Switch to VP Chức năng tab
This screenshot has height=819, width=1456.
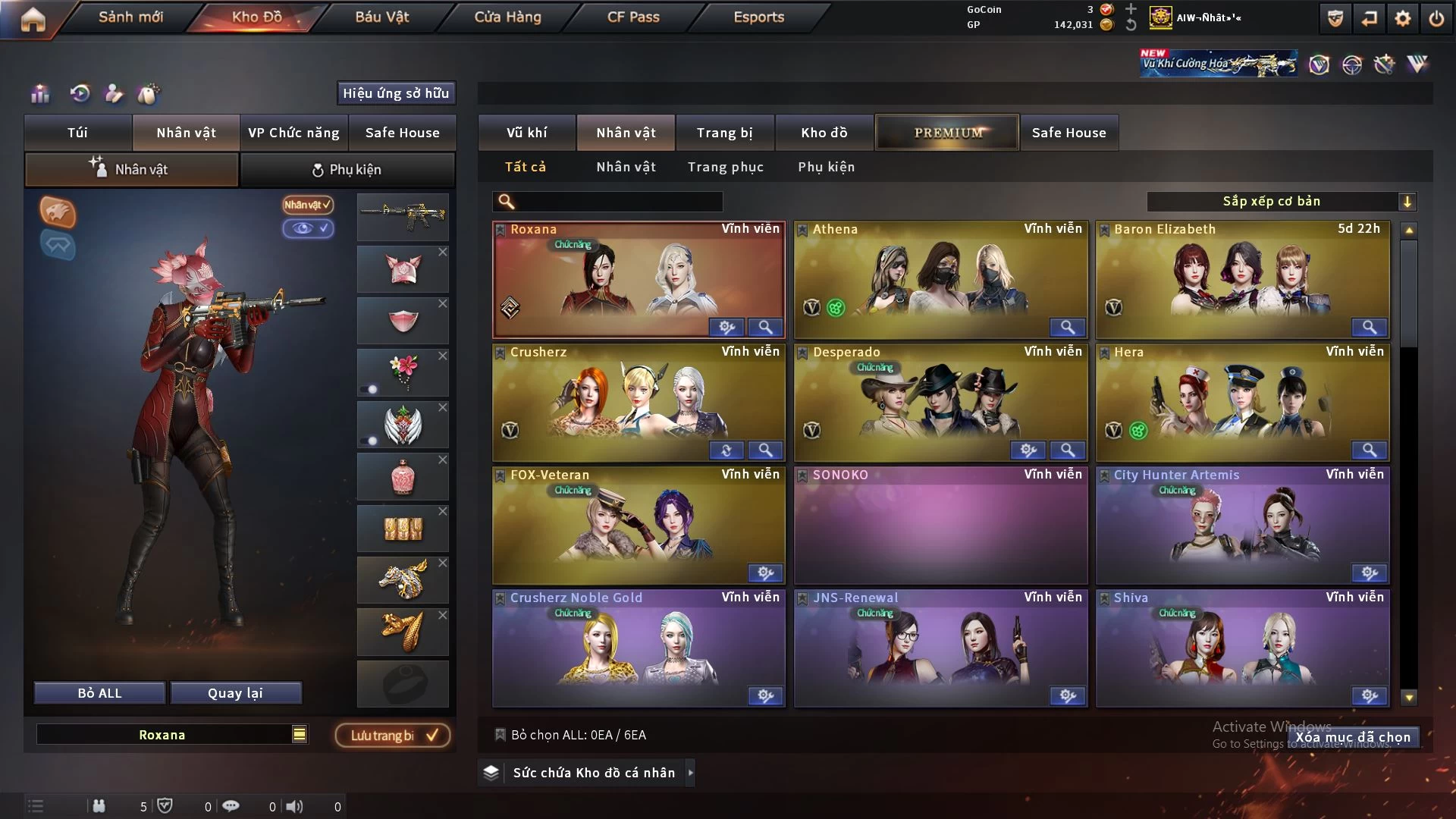293,133
